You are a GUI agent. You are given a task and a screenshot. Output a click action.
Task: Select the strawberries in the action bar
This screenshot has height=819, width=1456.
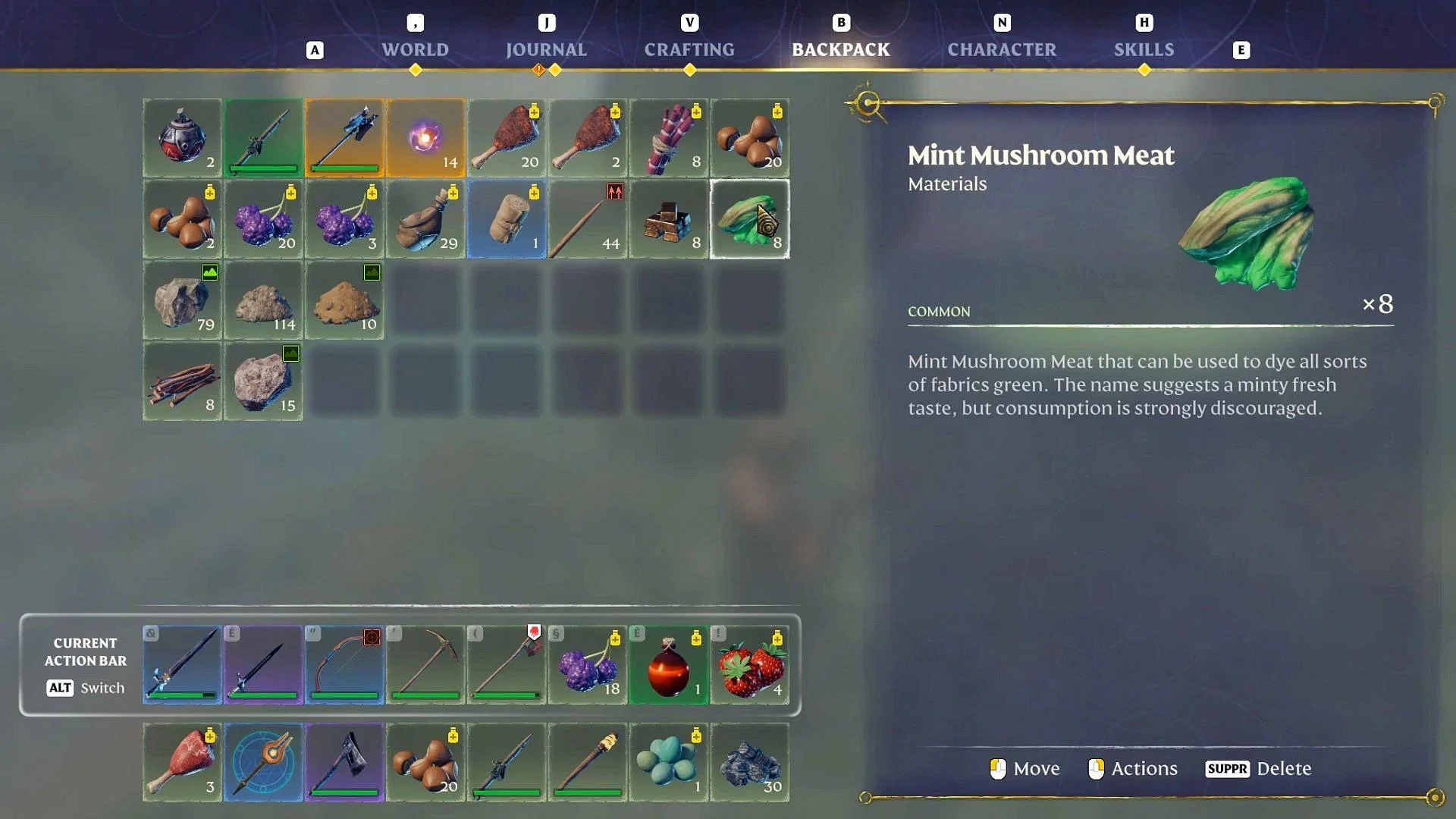[749, 665]
